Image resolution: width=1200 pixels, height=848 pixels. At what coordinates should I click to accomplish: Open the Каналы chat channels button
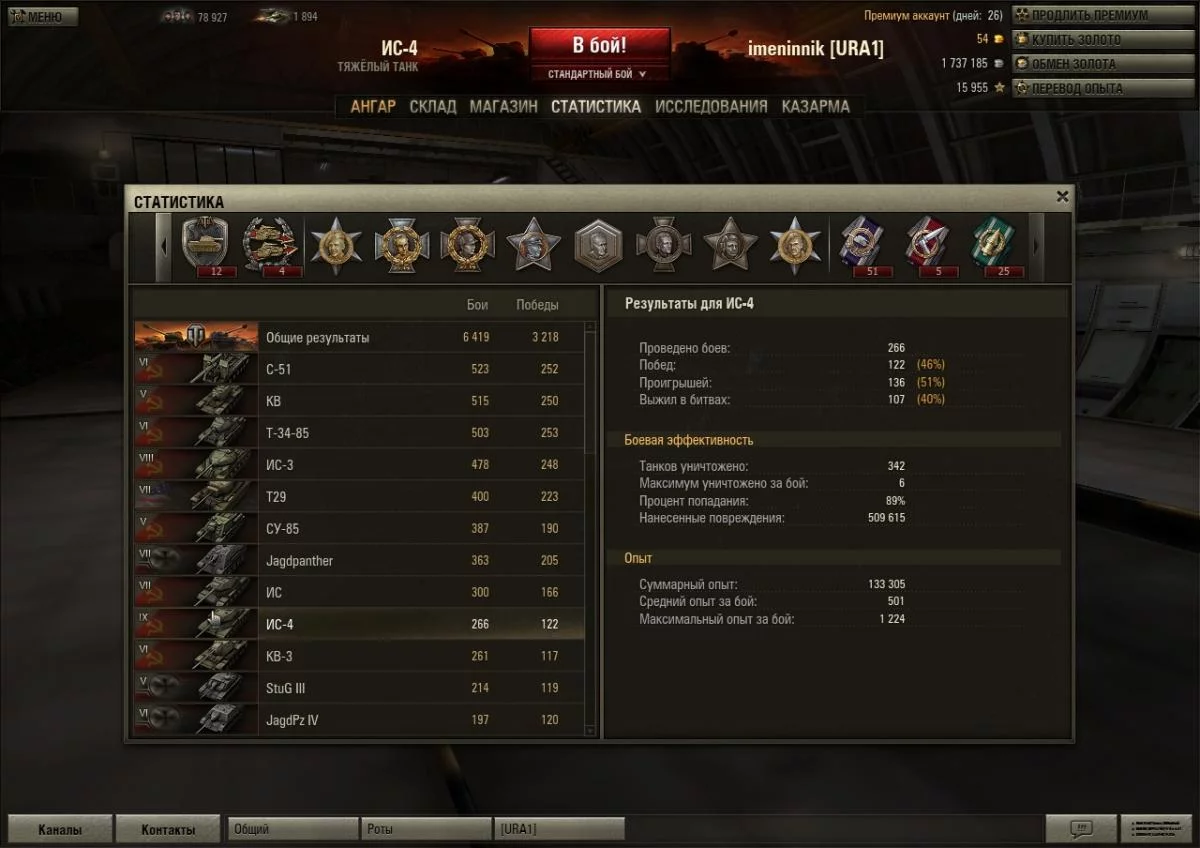(60, 830)
